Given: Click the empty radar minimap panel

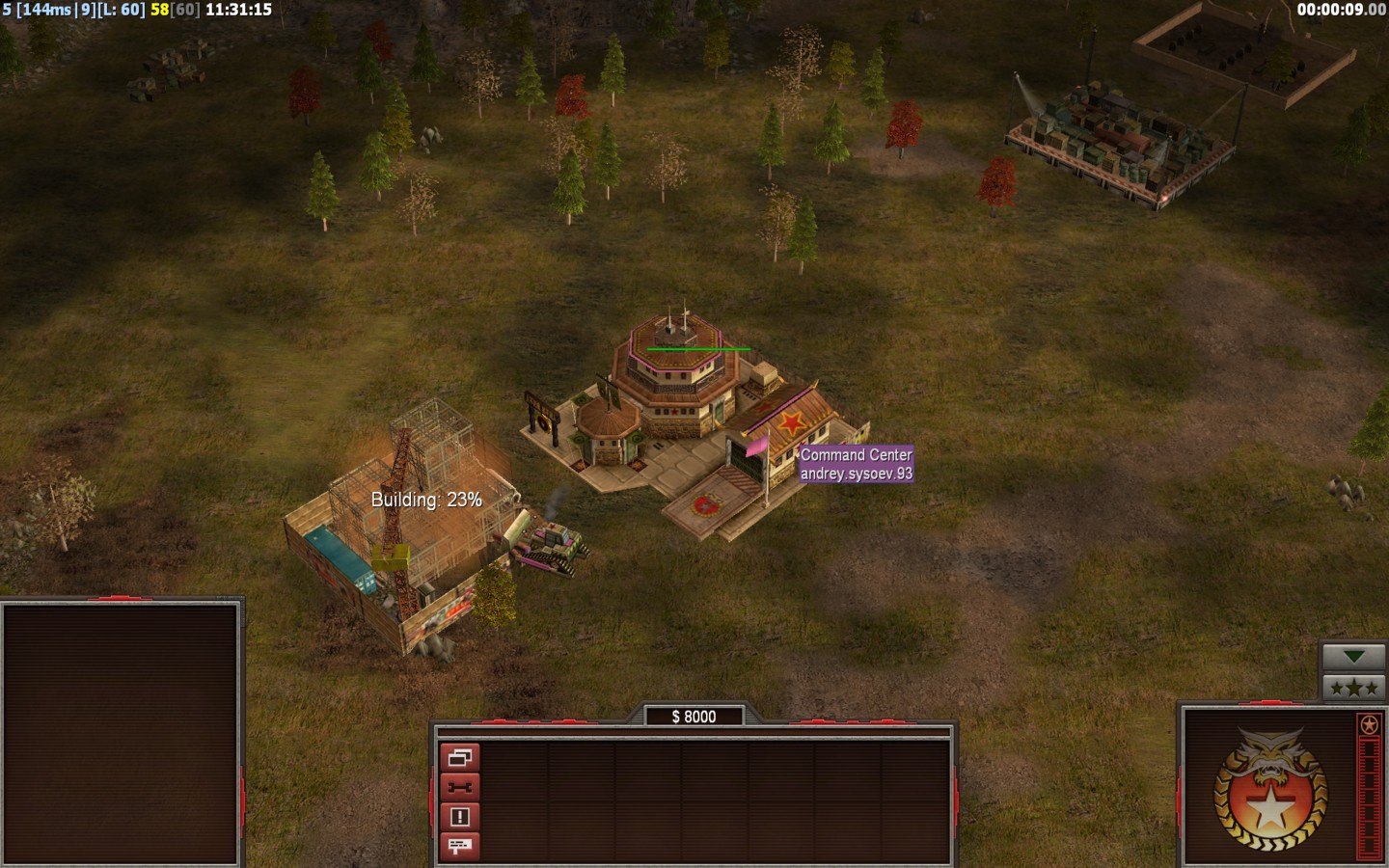Looking at the screenshot, I should (121, 733).
